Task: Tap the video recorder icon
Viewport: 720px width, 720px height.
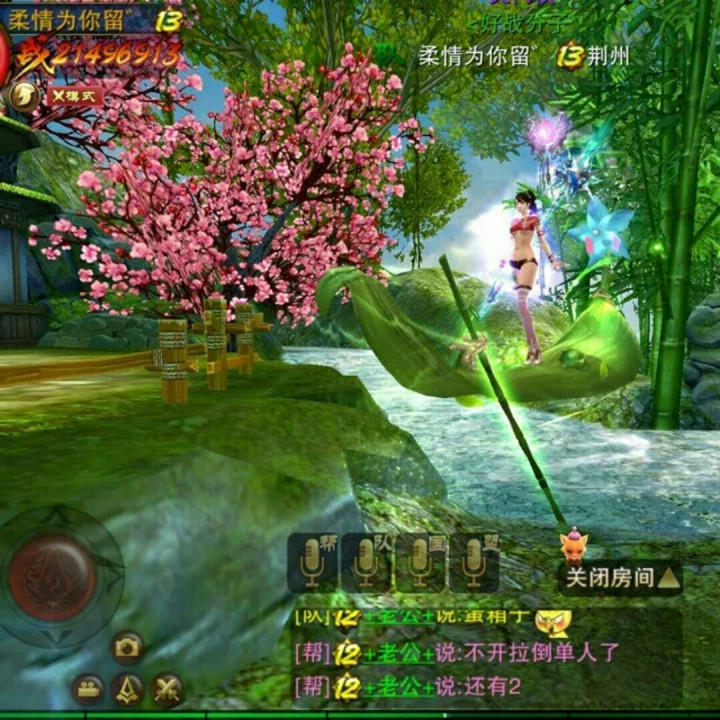Action: (87, 688)
